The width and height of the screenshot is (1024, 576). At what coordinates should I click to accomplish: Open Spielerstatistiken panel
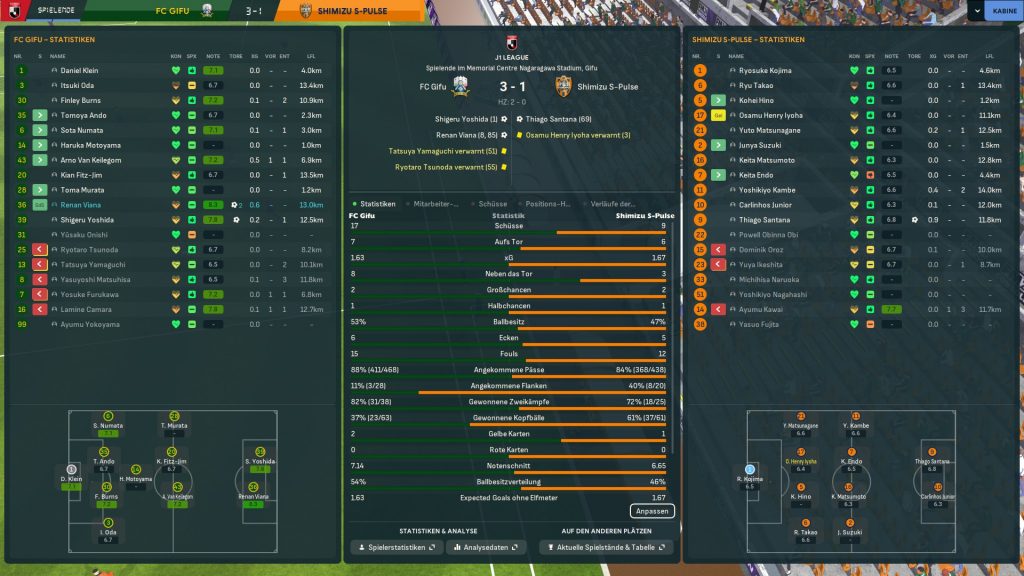click(x=396, y=548)
